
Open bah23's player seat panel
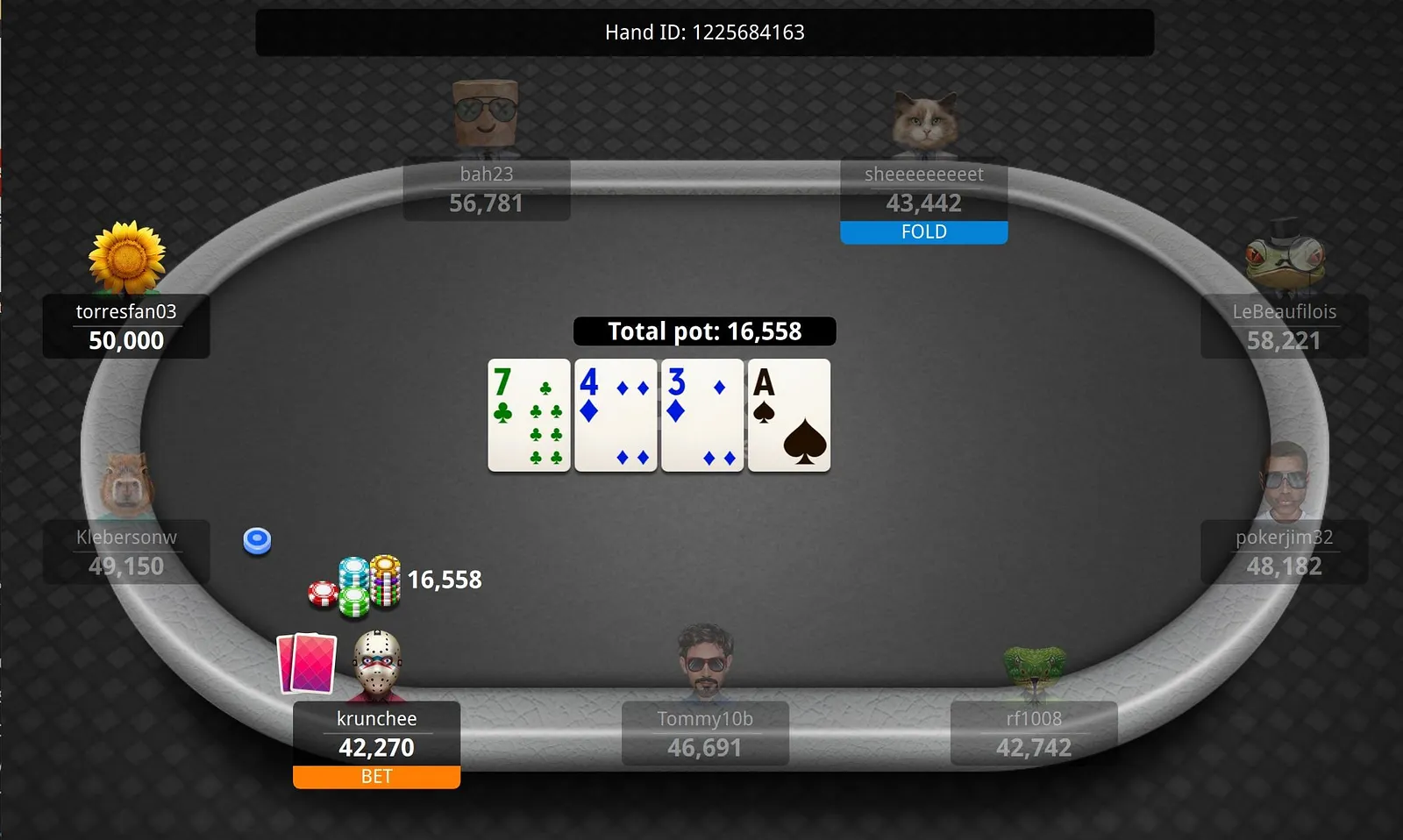point(487,189)
